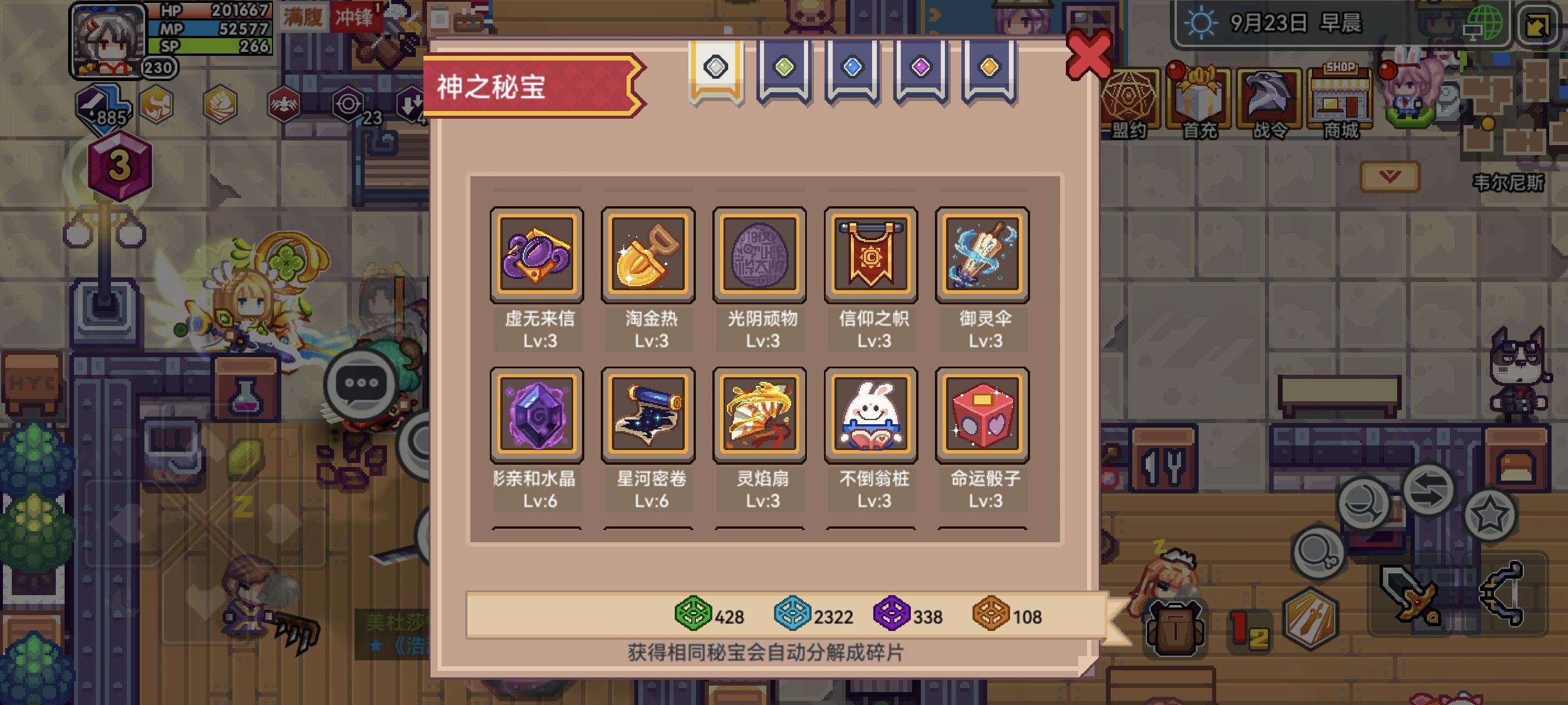Select the 命运骰子 dice item
This screenshot has width=1568, height=705.
click(x=982, y=414)
